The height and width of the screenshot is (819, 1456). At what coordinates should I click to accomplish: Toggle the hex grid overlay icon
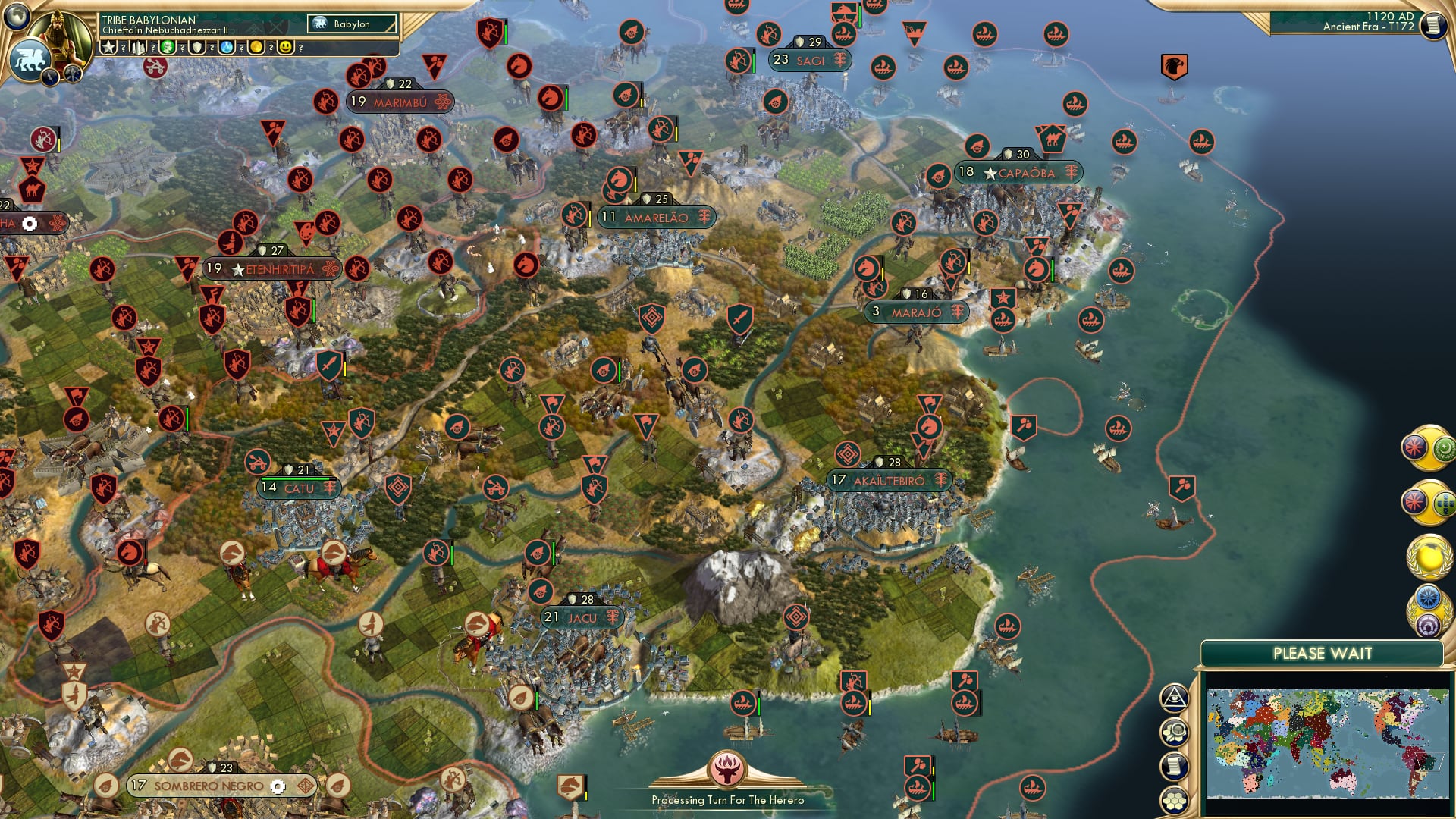(1175, 799)
